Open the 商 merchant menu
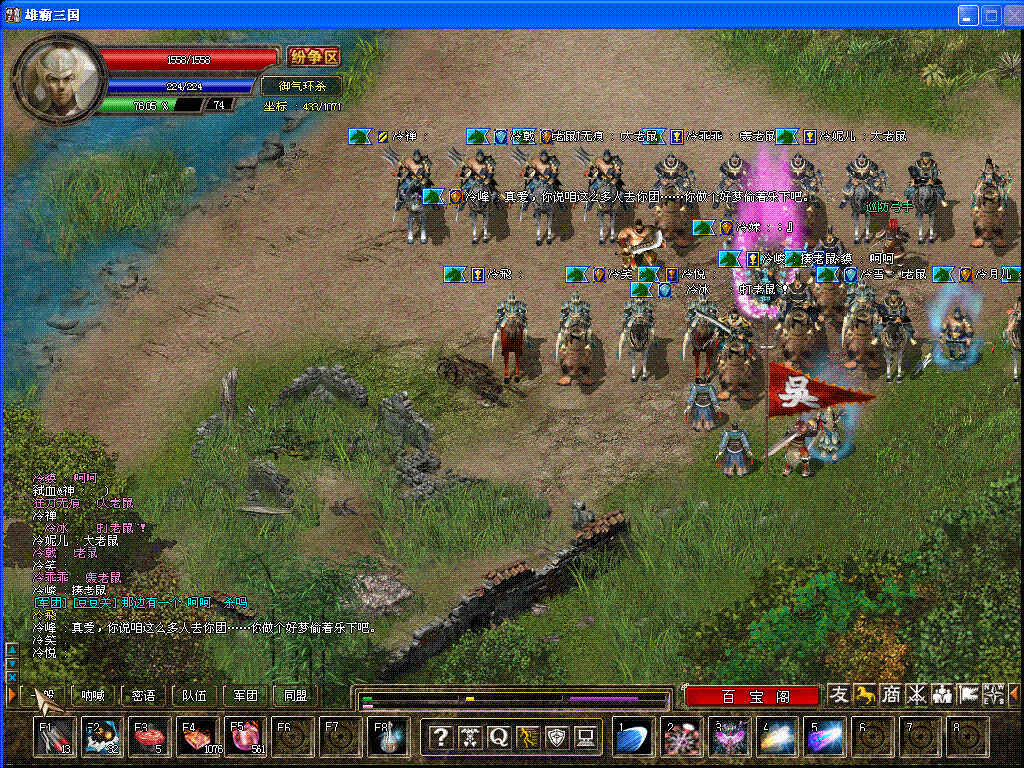Screen dimensions: 1024x768 coord(890,694)
